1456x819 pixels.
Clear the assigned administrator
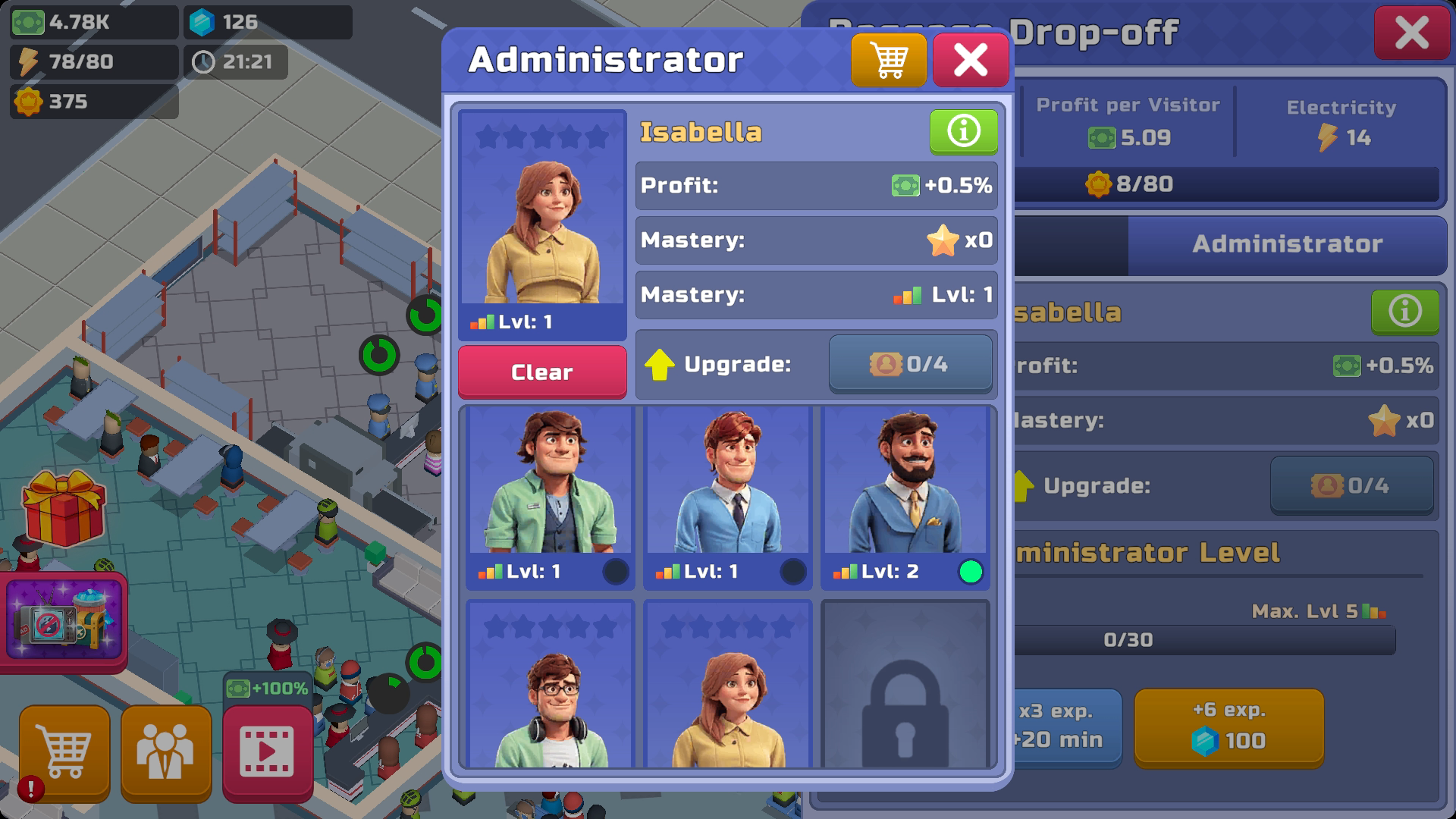(x=541, y=372)
